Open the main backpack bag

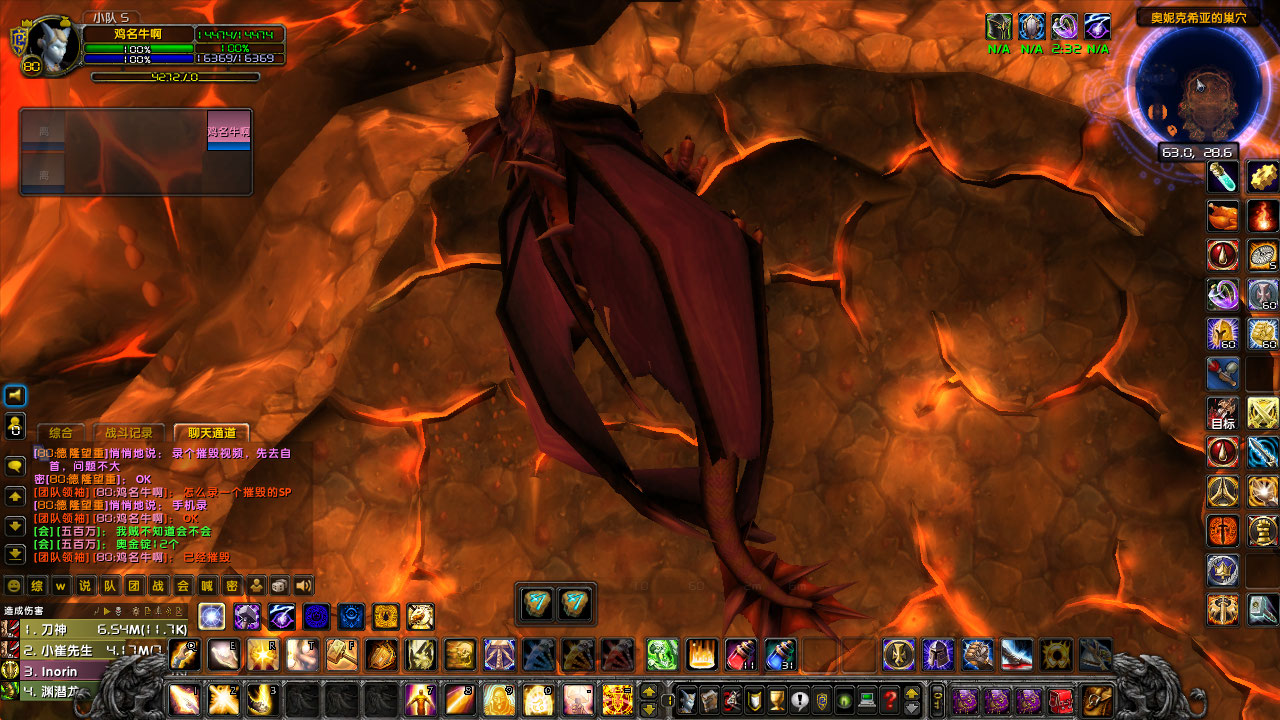coord(1097,698)
